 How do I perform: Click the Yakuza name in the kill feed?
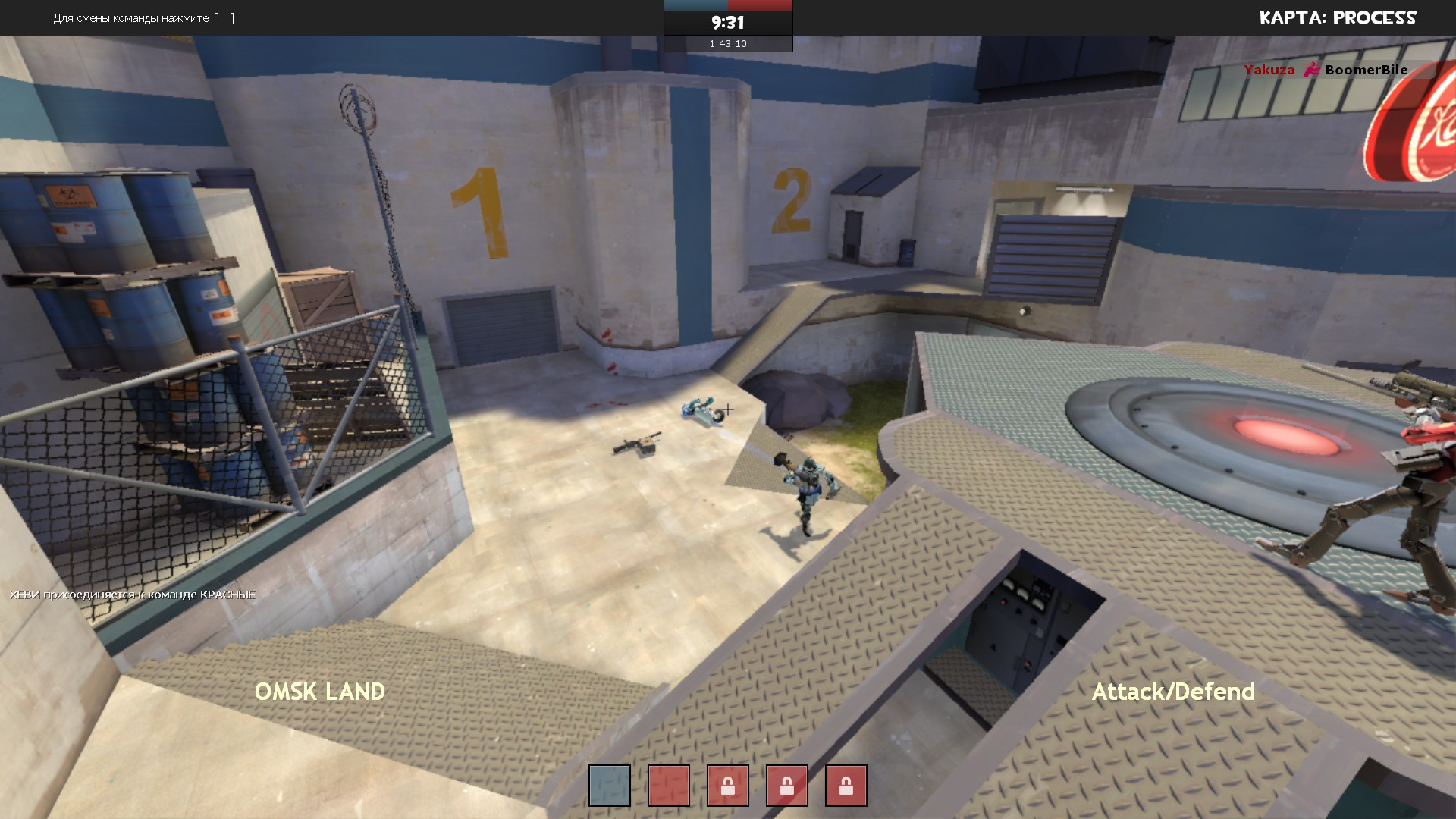point(1268,70)
